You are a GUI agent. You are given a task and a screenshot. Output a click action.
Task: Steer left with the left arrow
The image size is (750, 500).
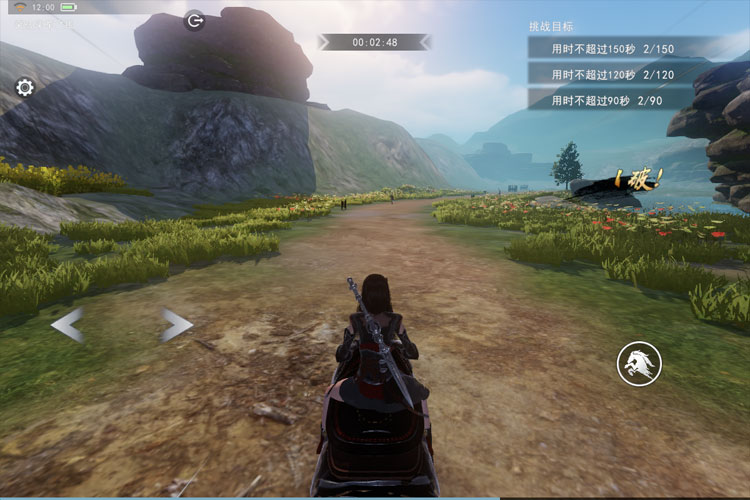(x=67, y=324)
